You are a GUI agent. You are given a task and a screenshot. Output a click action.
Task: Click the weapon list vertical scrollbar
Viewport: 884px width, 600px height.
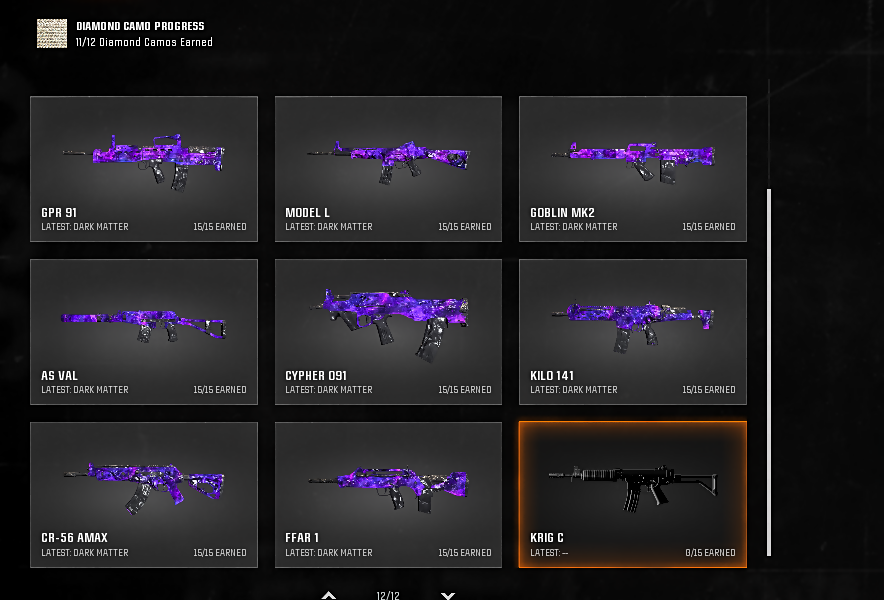(769, 370)
